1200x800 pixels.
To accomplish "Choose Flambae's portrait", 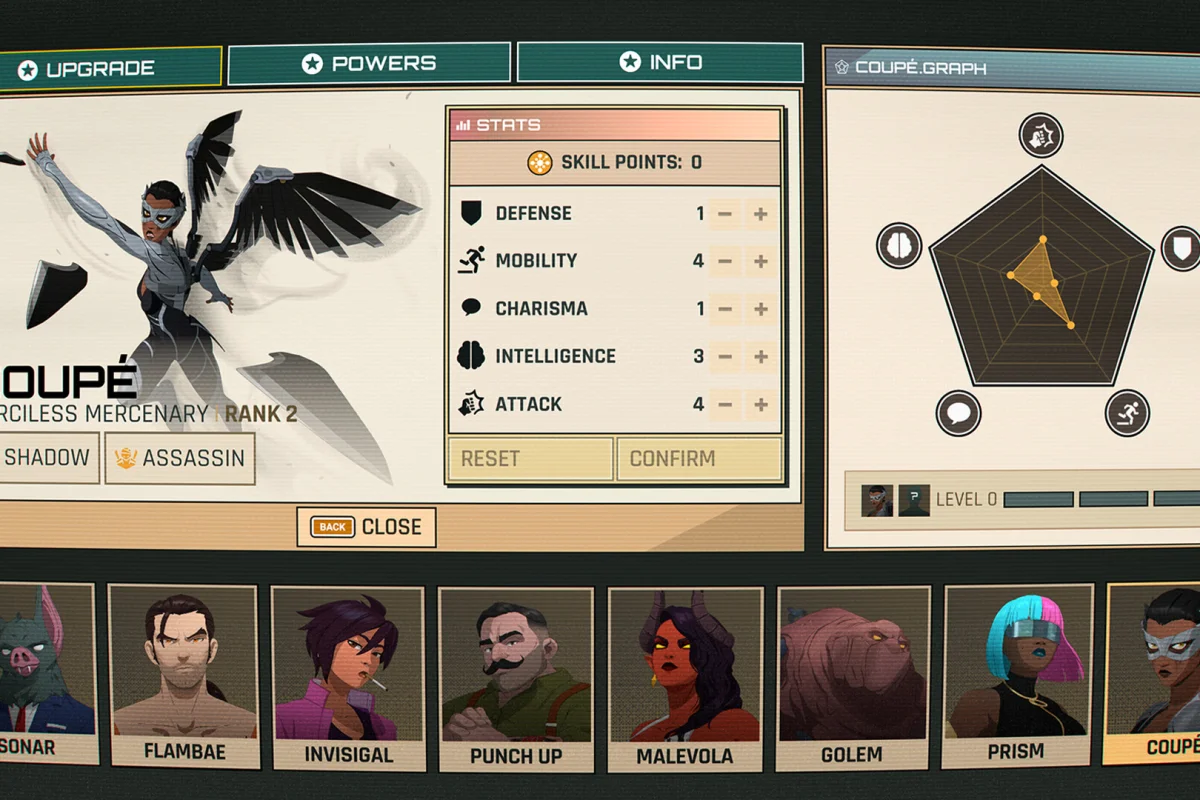I will click(x=183, y=675).
